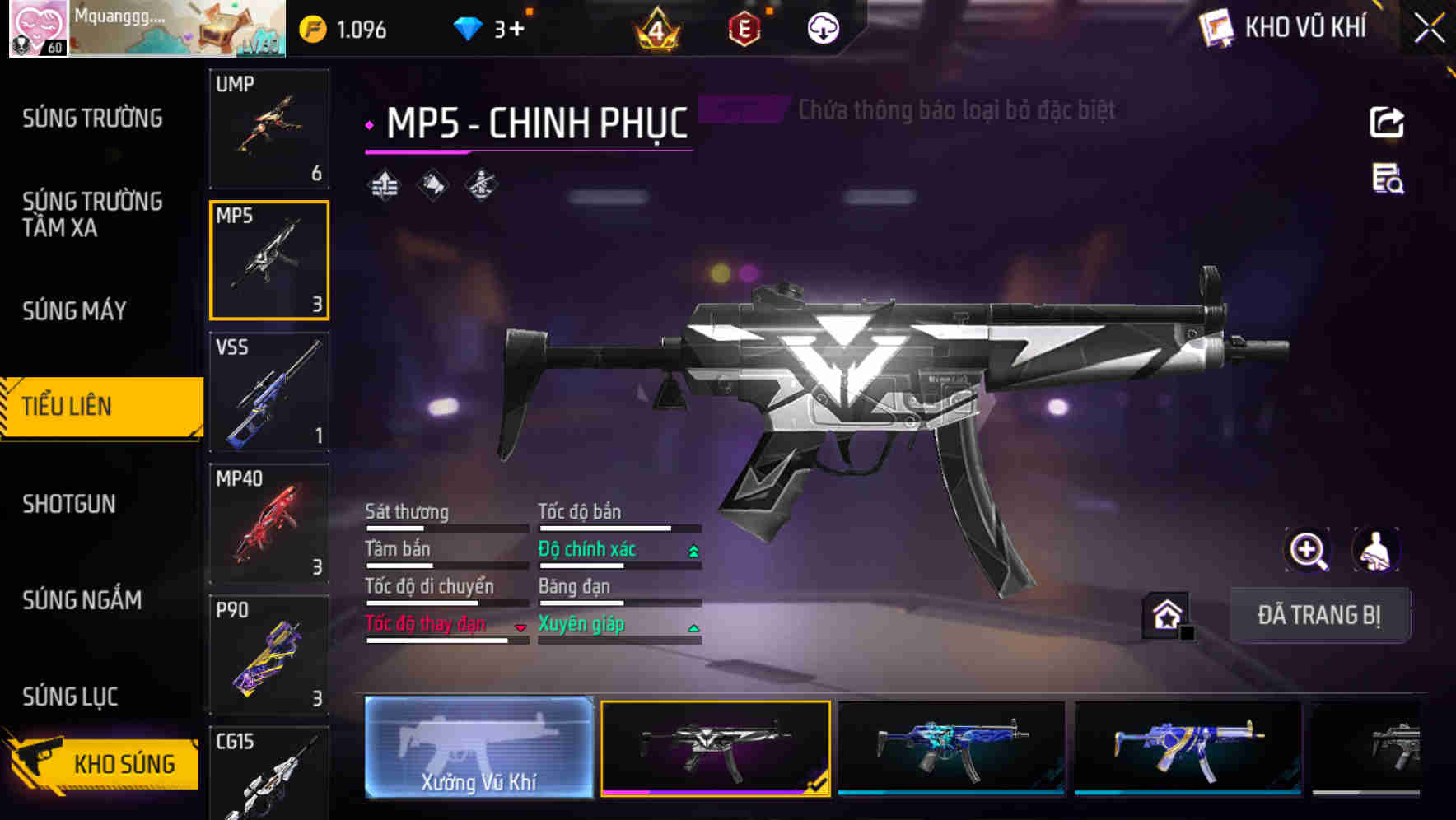Open the Xưởng Vũ Khí workshop
The image size is (1456, 820).
pos(478,748)
